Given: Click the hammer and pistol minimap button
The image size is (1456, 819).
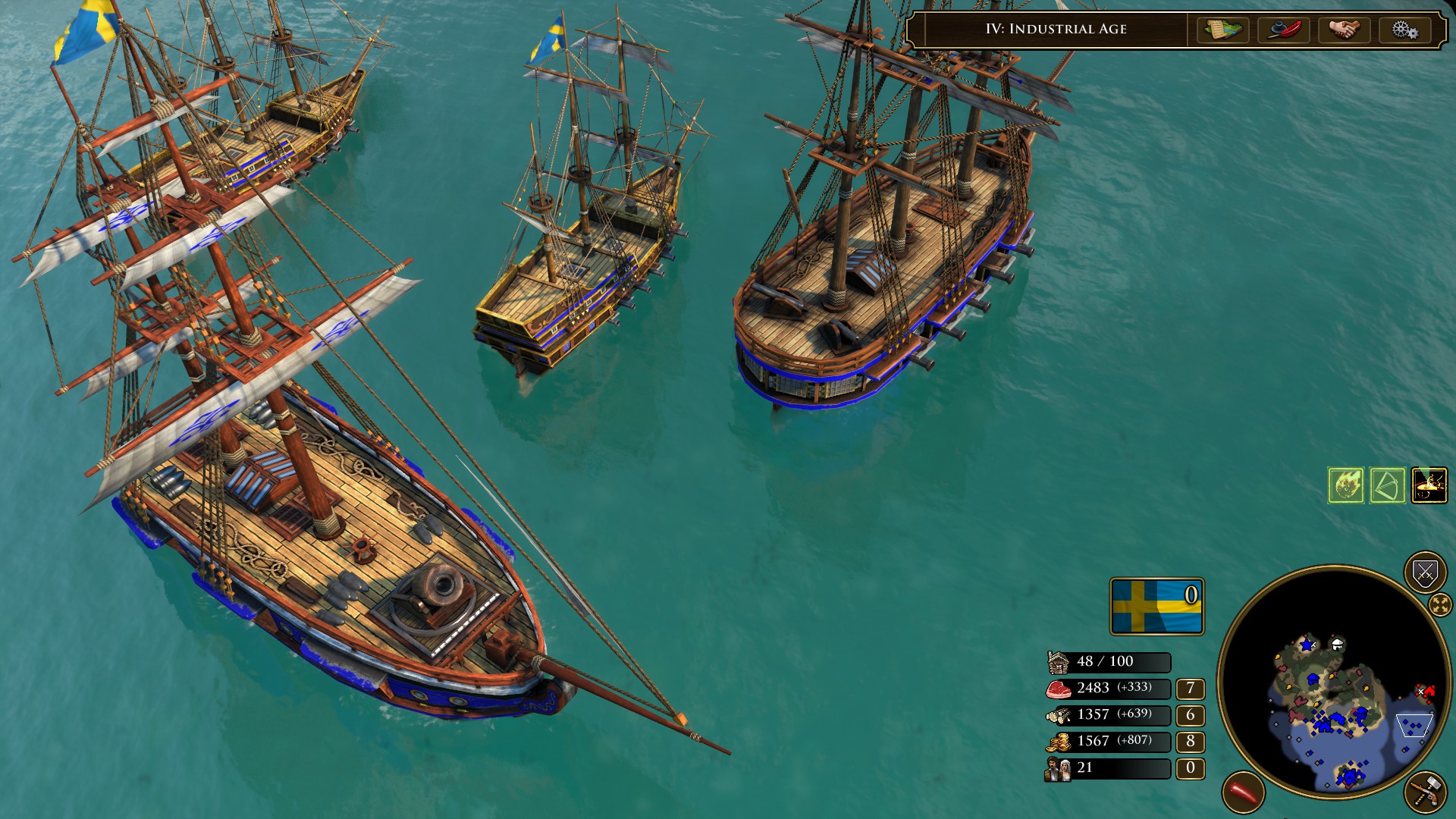Looking at the screenshot, I should [1425, 793].
